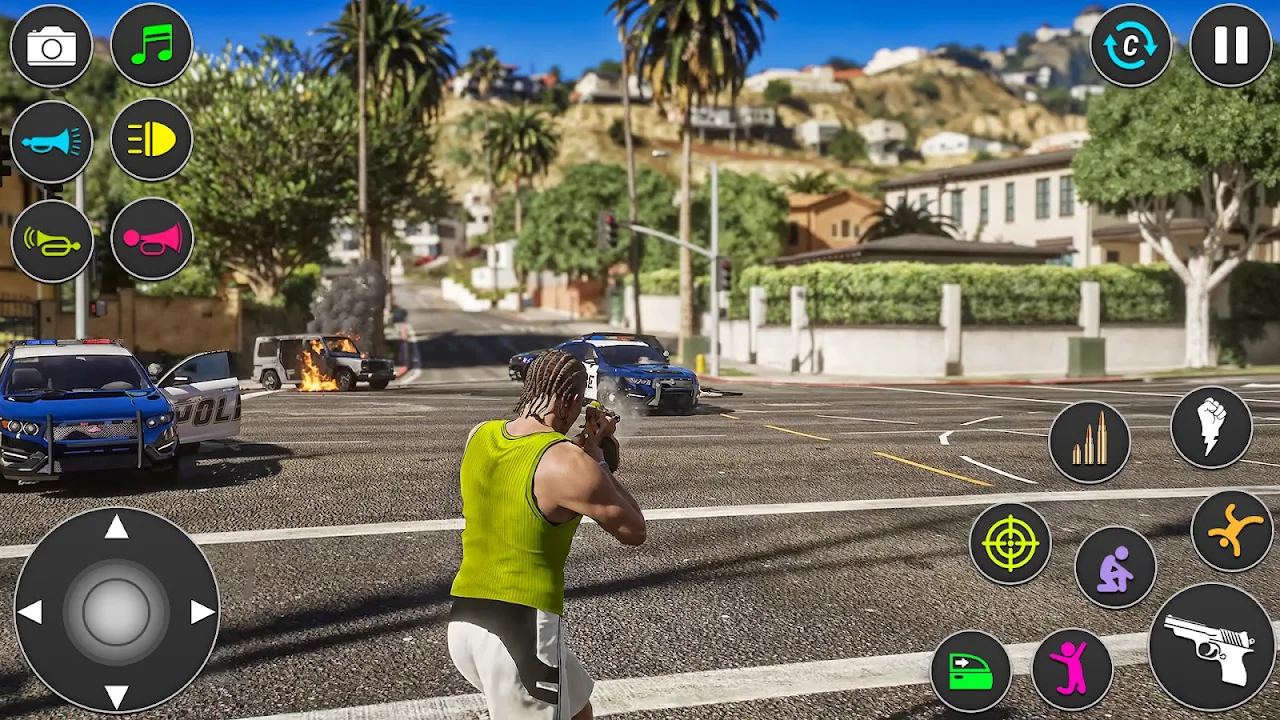The height and width of the screenshot is (720, 1280).
Task: Click the circular C switch button
Action: 1131,46
